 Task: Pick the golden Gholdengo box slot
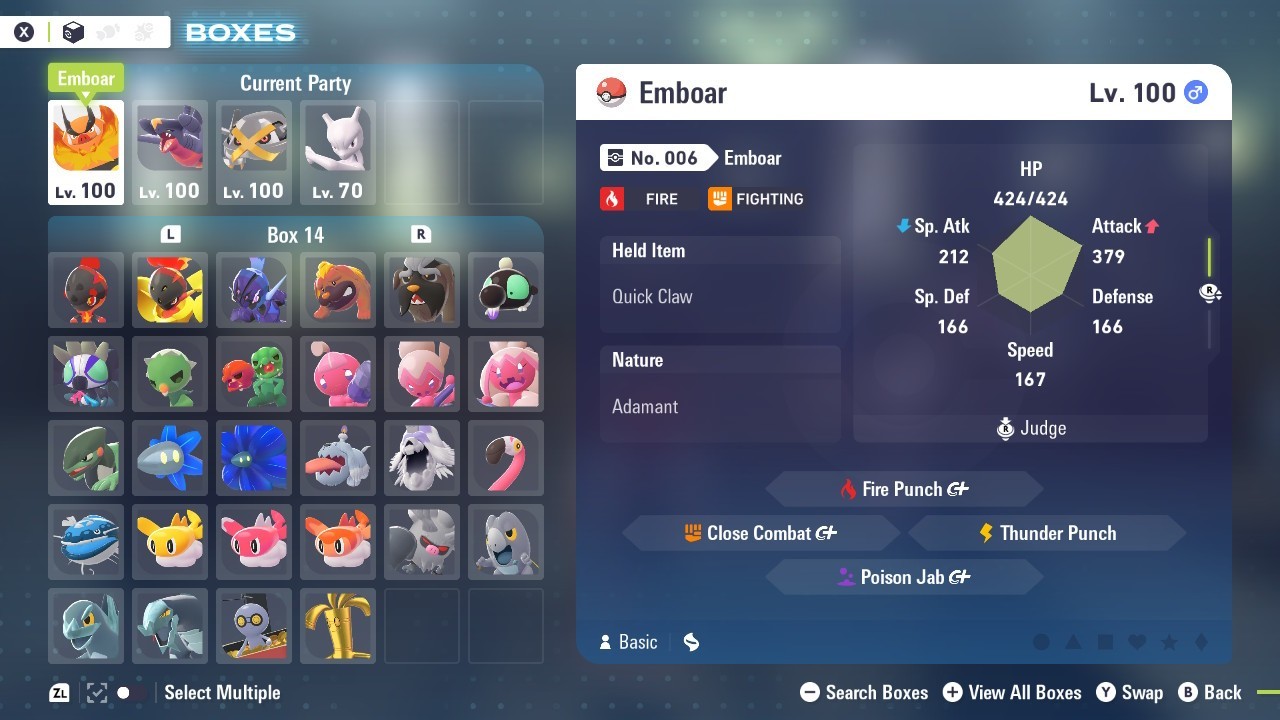tap(338, 626)
